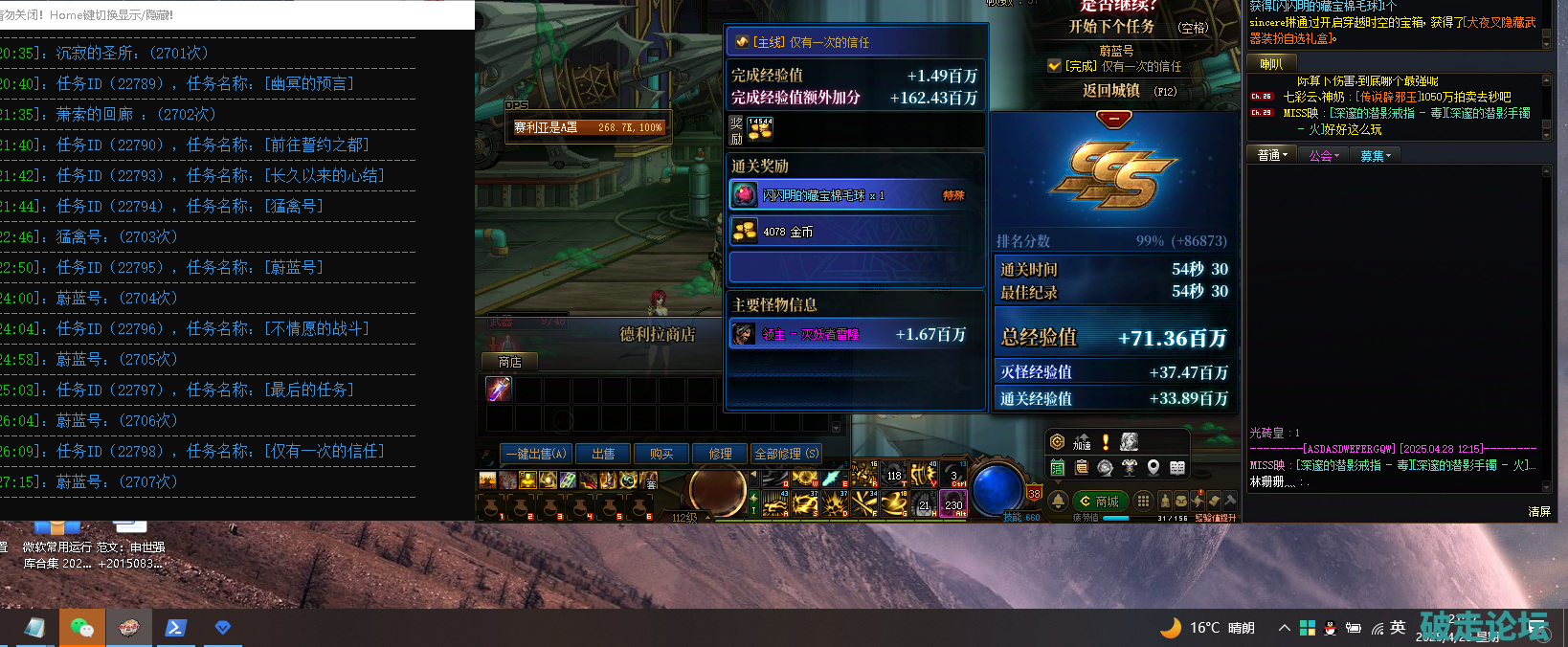1568x647 pixels.
Task: Click the 一键出售 one-click sell button
Action: (536, 454)
